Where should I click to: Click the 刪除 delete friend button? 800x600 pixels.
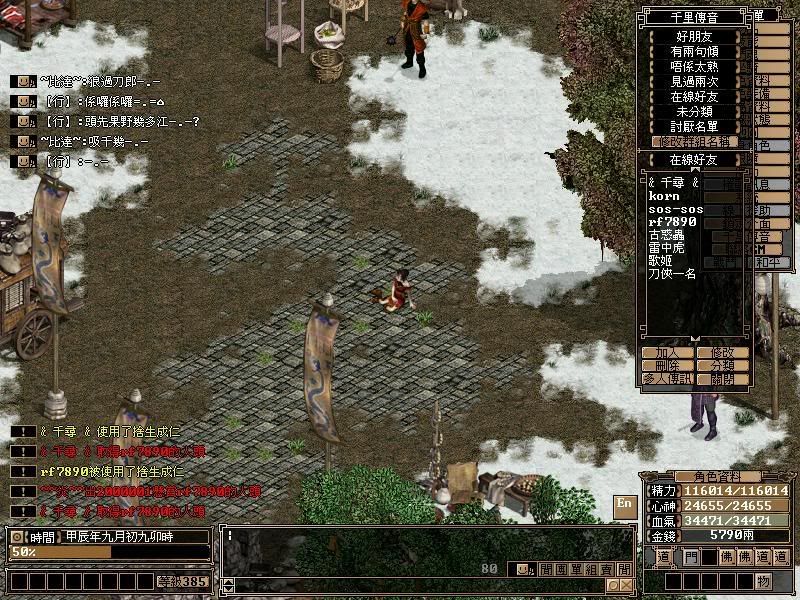667,366
